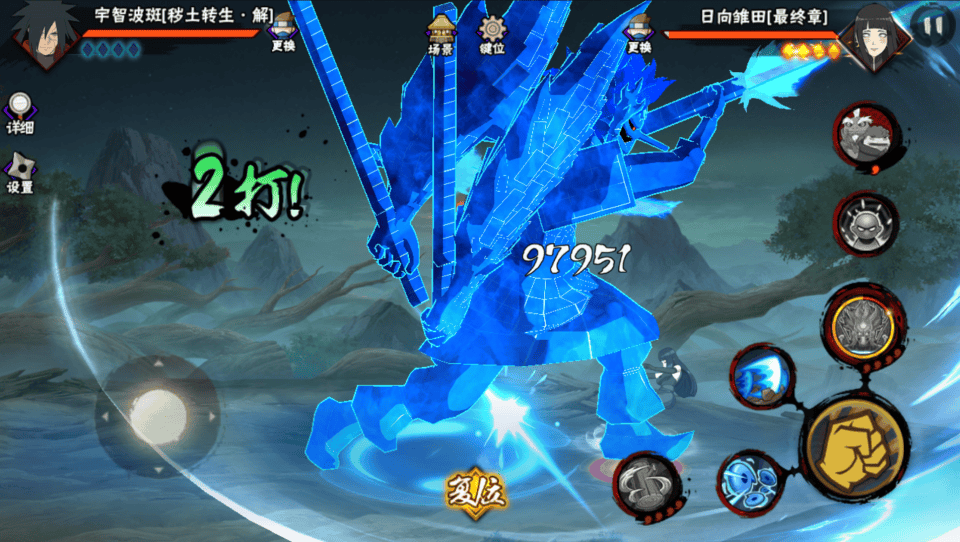Open the 设置 settings menu
The image size is (960, 542).
click(20, 173)
